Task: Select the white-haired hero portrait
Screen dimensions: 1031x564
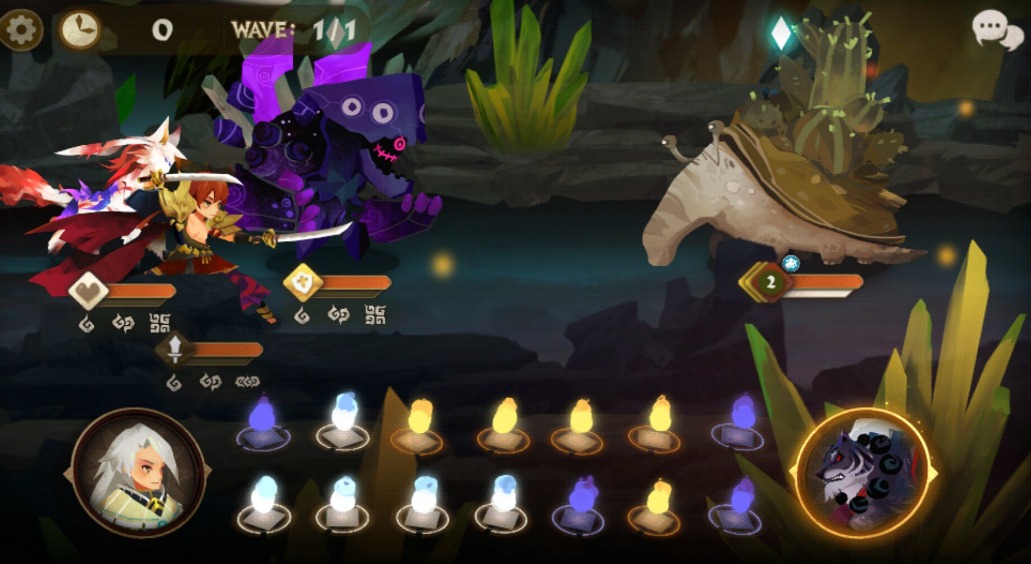Action: coord(138,473)
